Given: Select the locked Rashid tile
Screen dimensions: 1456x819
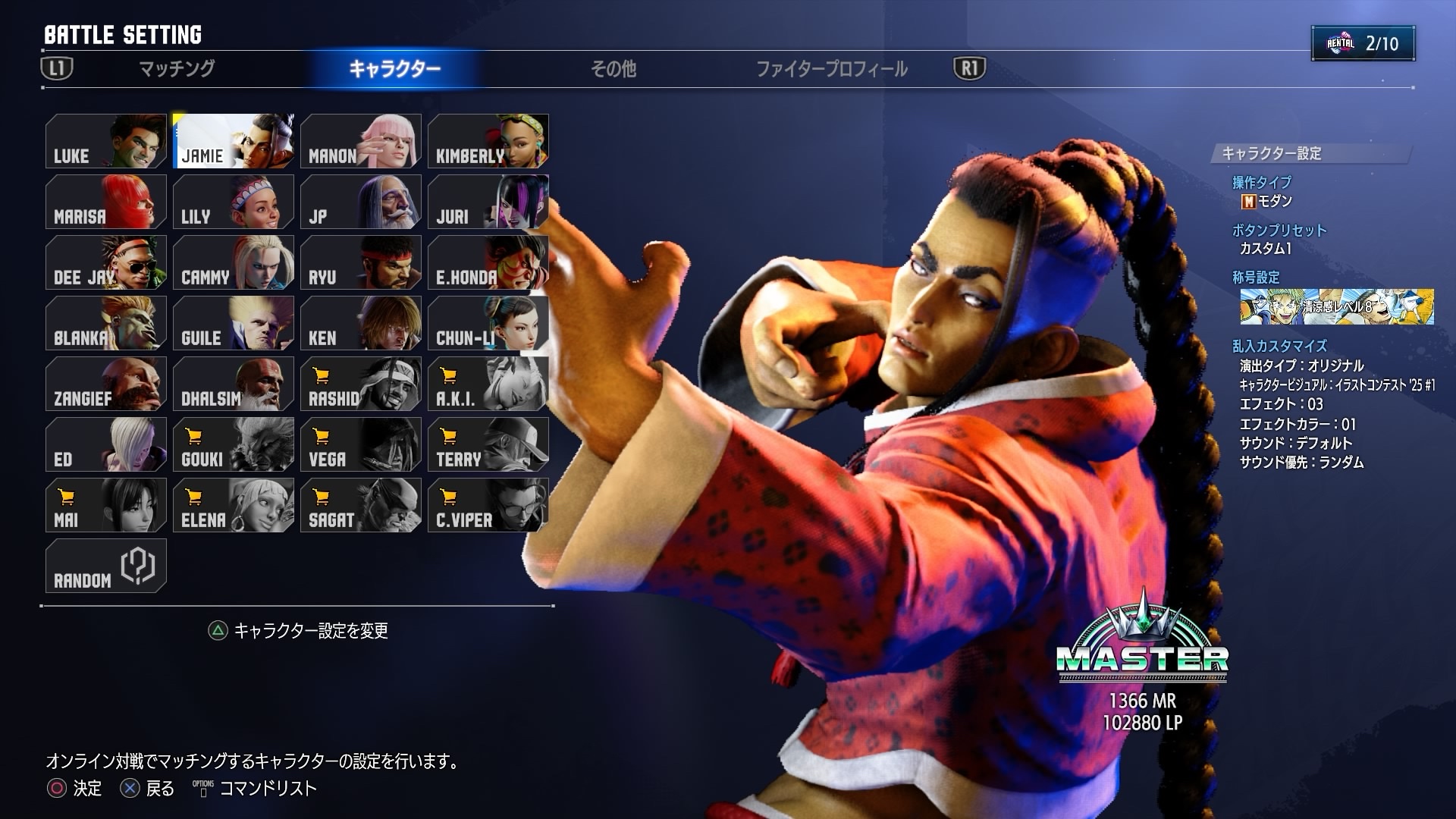Looking at the screenshot, I should 361,384.
